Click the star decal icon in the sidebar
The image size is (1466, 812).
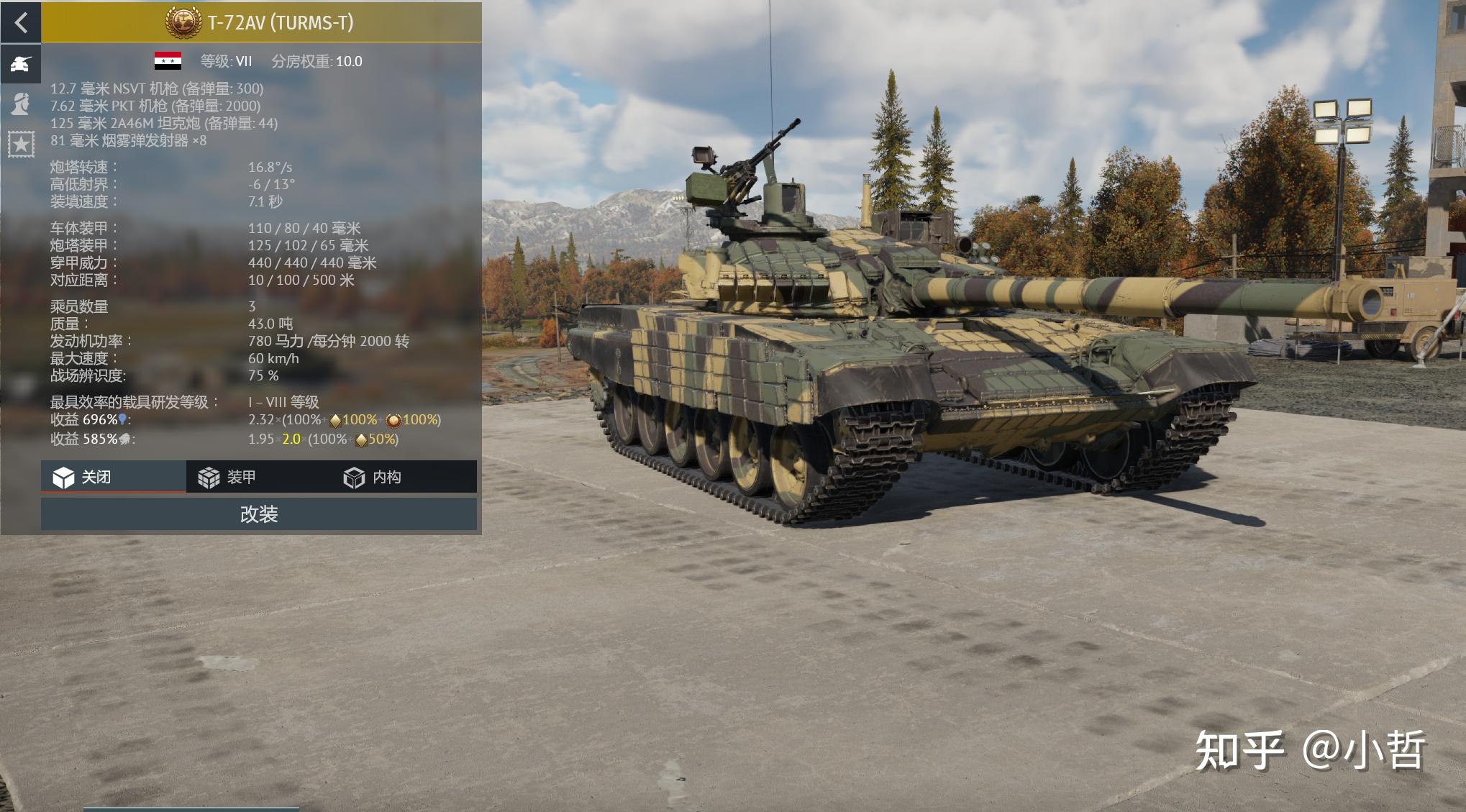coord(22,144)
